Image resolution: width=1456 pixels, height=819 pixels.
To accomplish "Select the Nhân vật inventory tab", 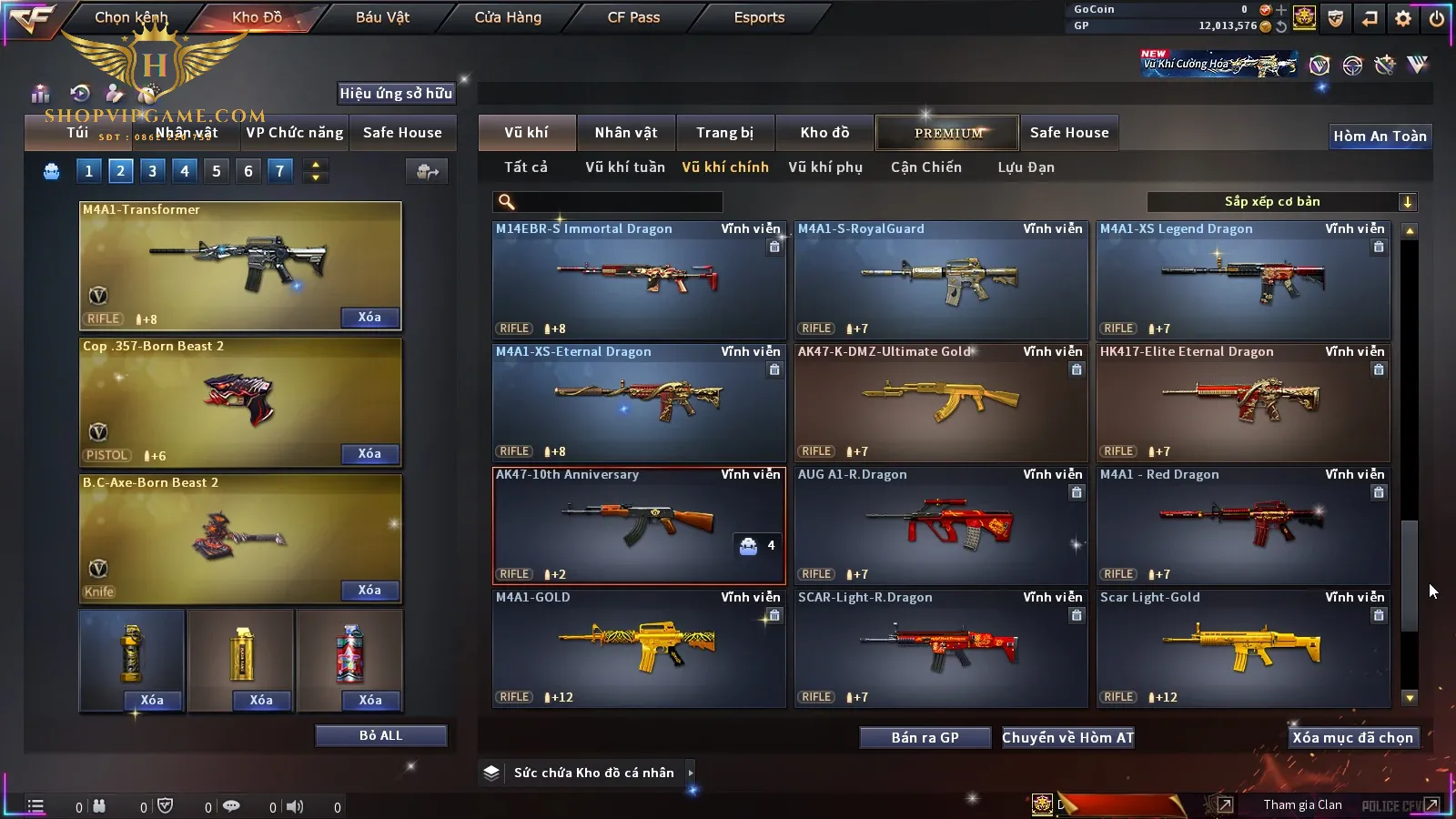I will (626, 133).
